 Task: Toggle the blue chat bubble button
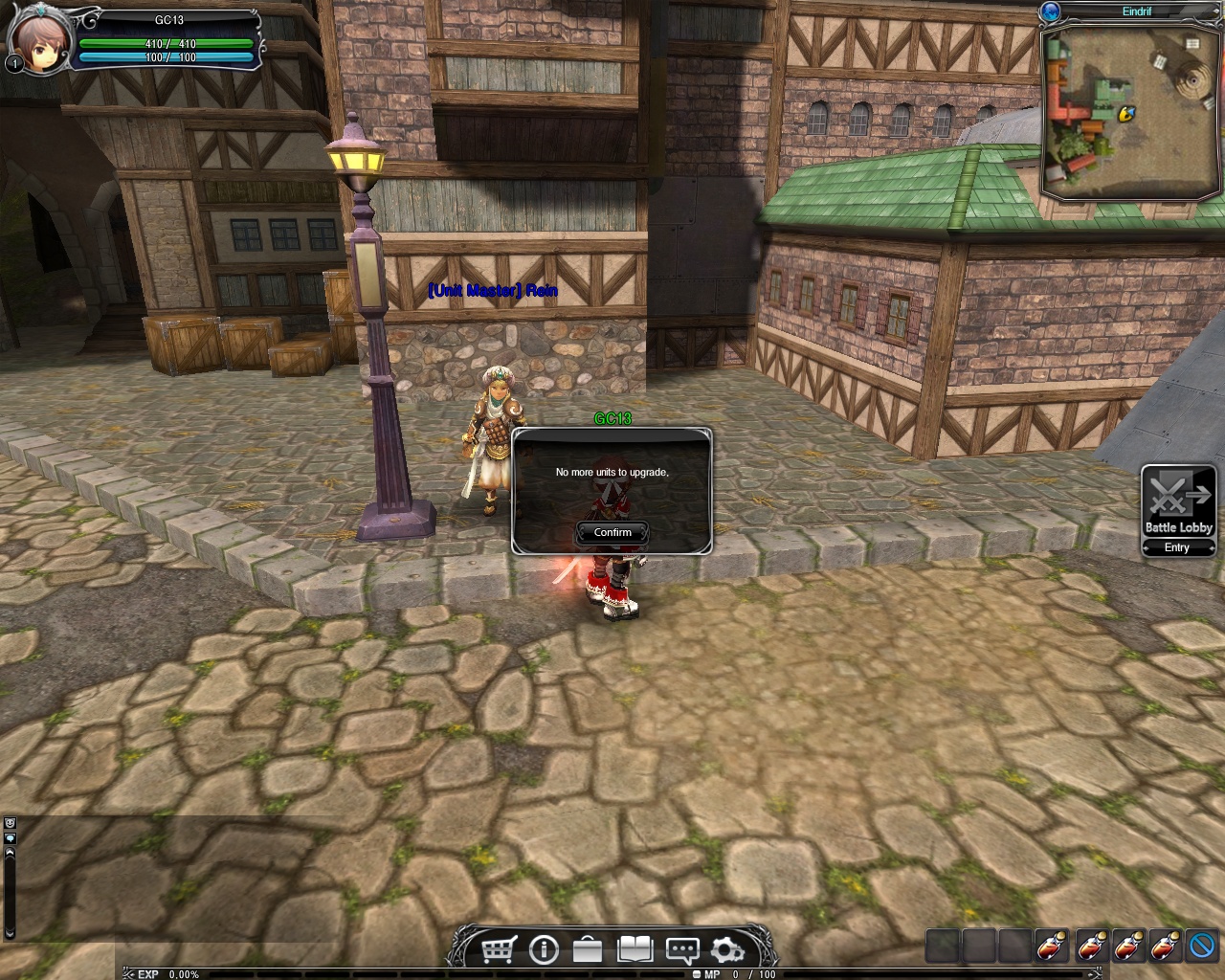(x=10, y=837)
